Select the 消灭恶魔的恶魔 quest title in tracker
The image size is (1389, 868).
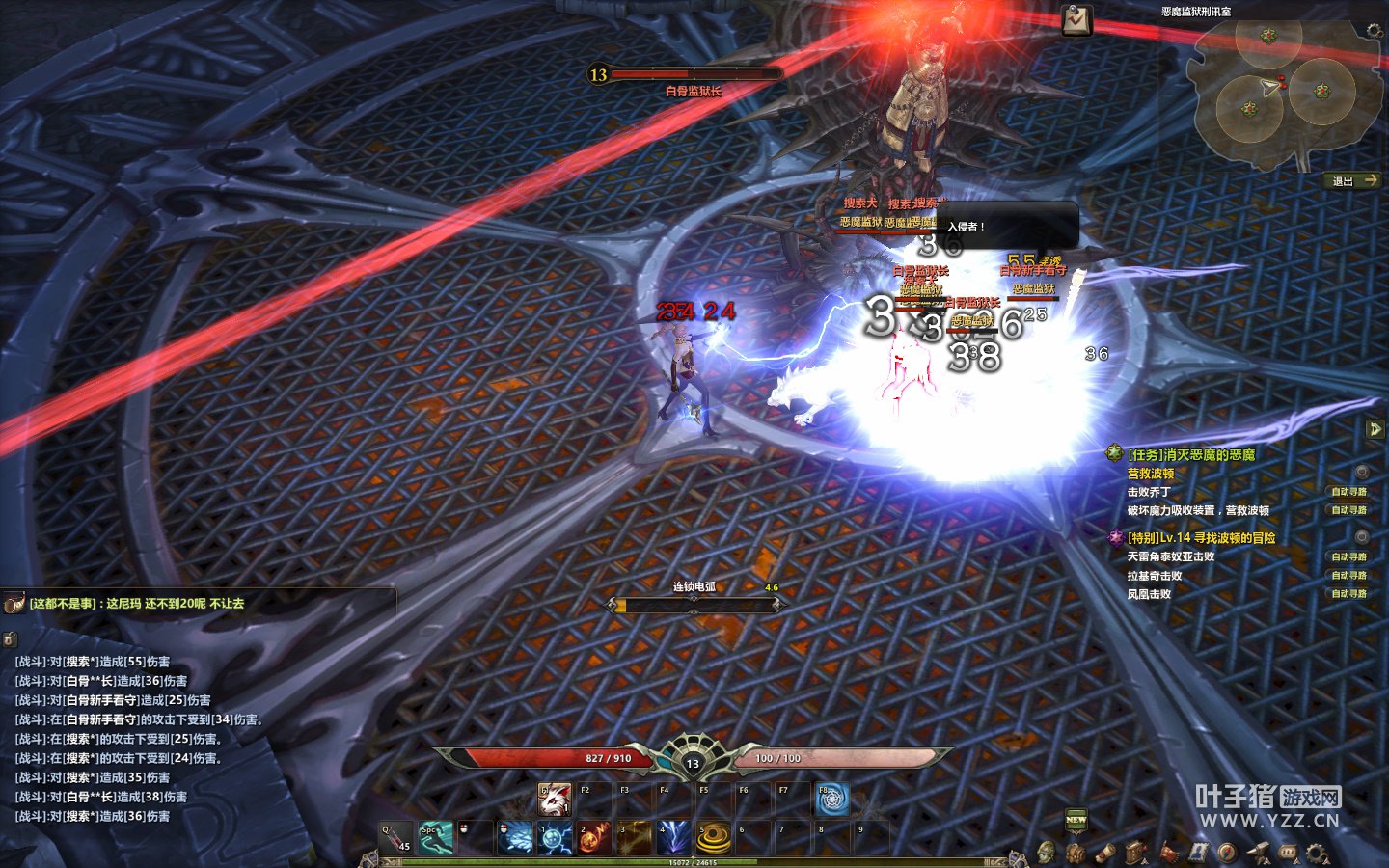(x=1191, y=454)
